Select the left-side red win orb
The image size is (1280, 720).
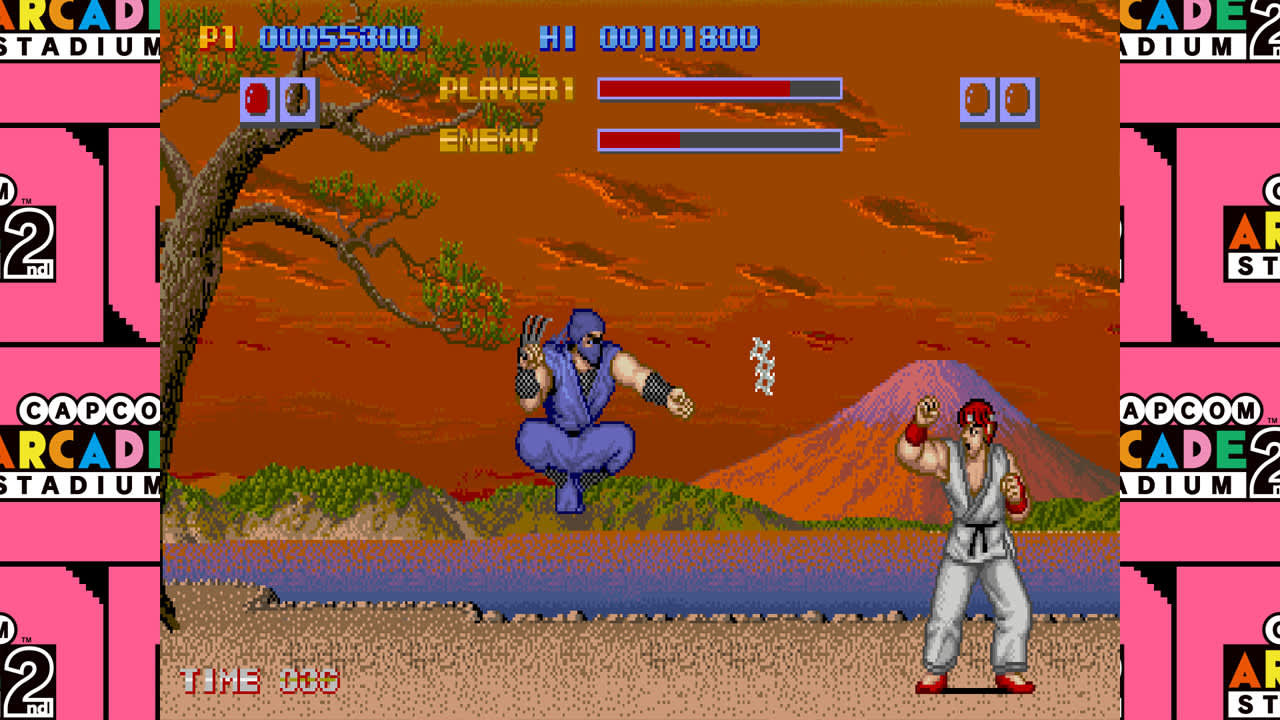point(258,98)
